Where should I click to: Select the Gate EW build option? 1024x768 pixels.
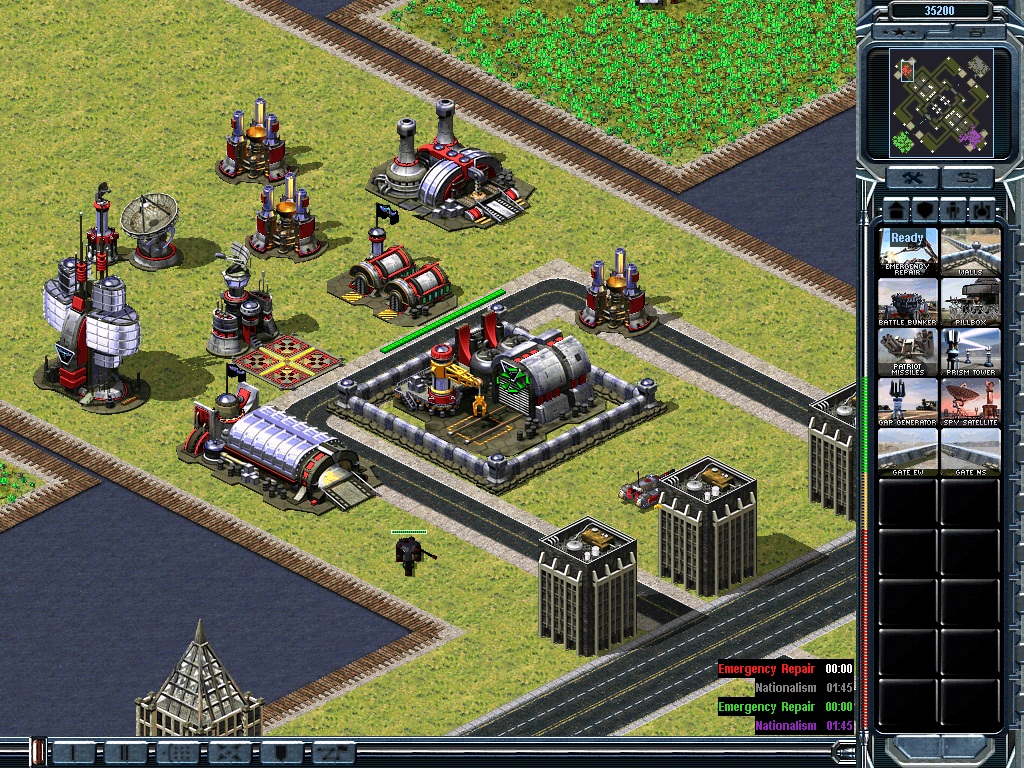(908, 451)
